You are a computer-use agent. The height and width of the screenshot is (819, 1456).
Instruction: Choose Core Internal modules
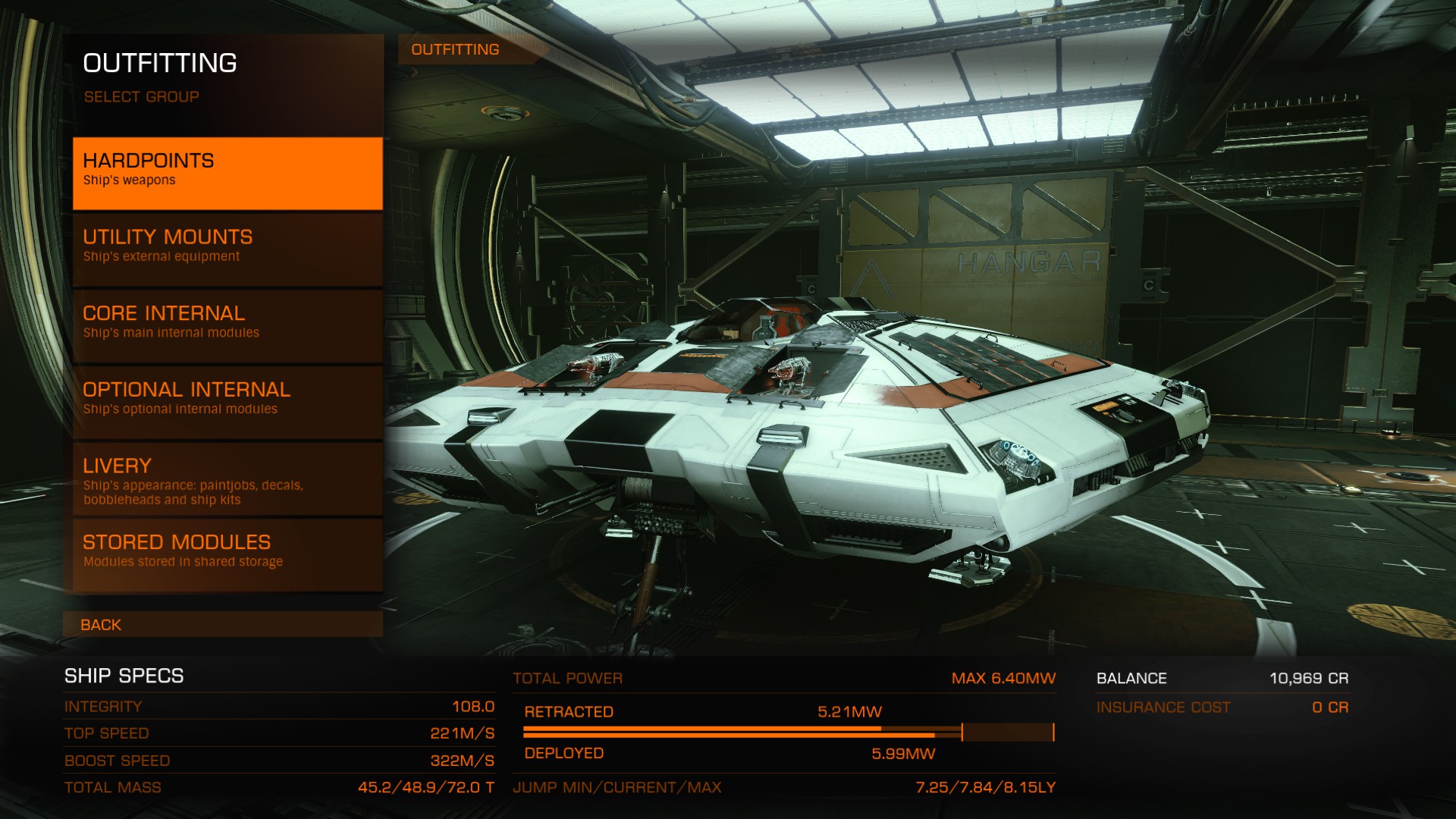coord(227,325)
